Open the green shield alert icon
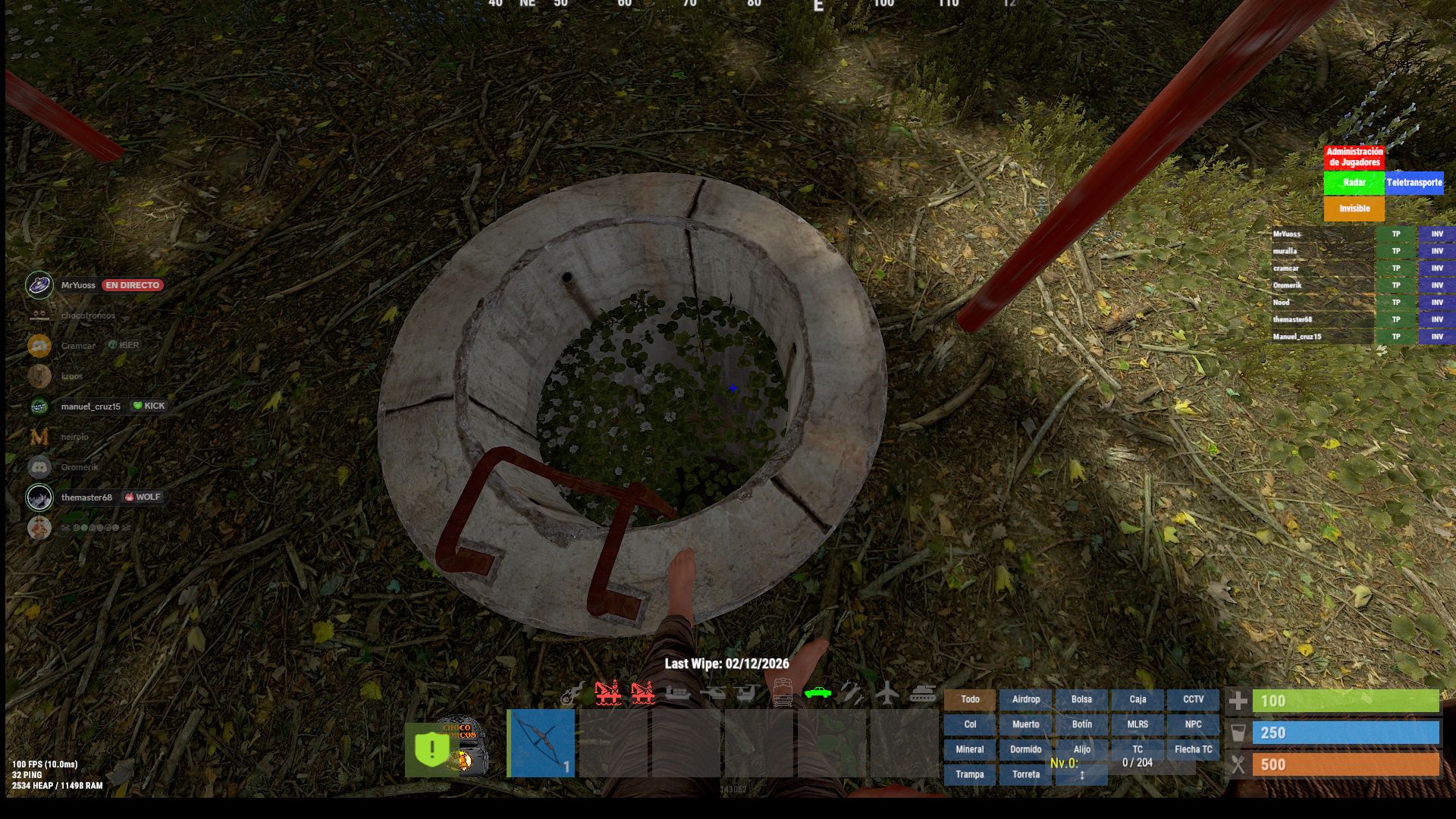This screenshot has width=1456, height=819. coord(431,749)
